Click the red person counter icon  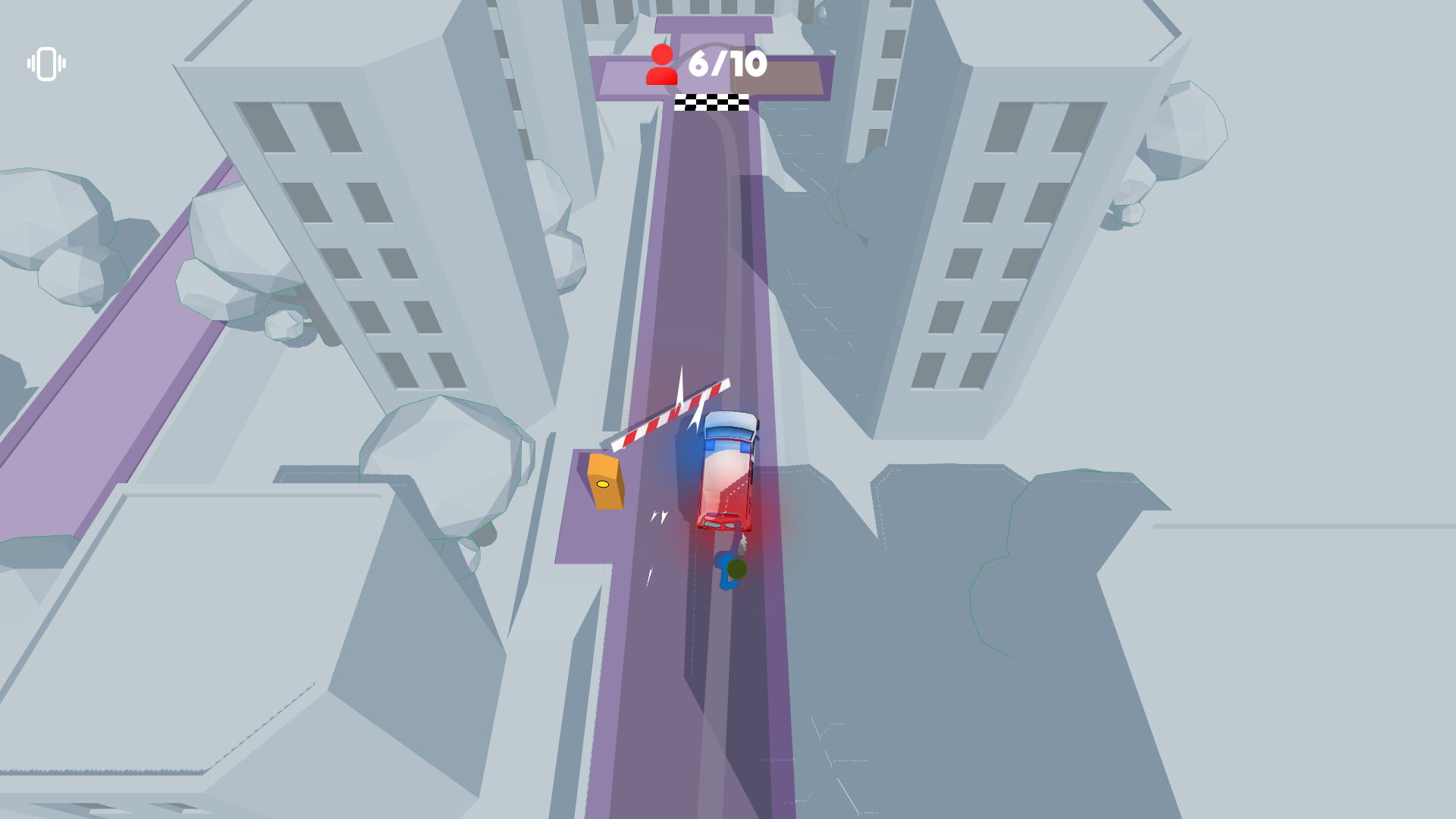[x=663, y=64]
